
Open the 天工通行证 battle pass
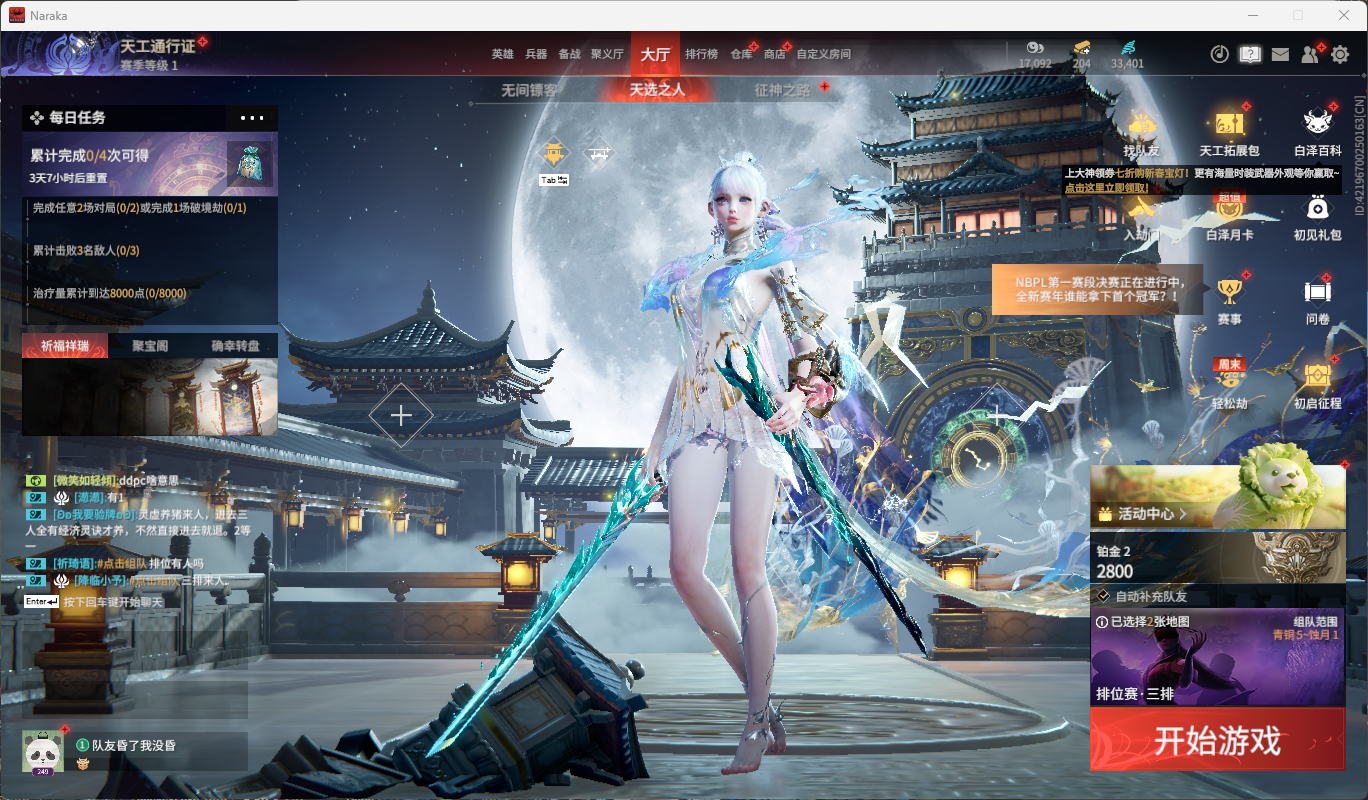[x=157, y=47]
